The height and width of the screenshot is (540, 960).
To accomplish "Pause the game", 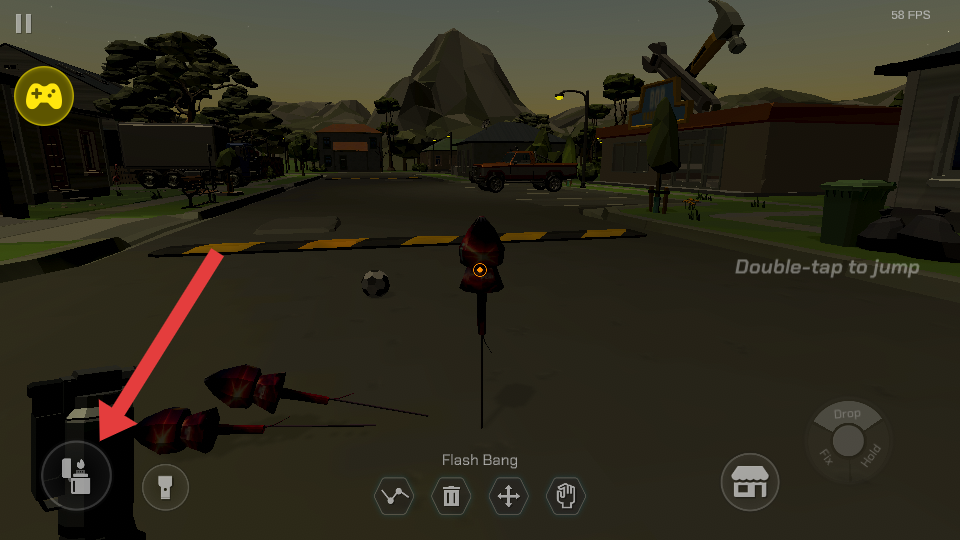I will pos(23,23).
